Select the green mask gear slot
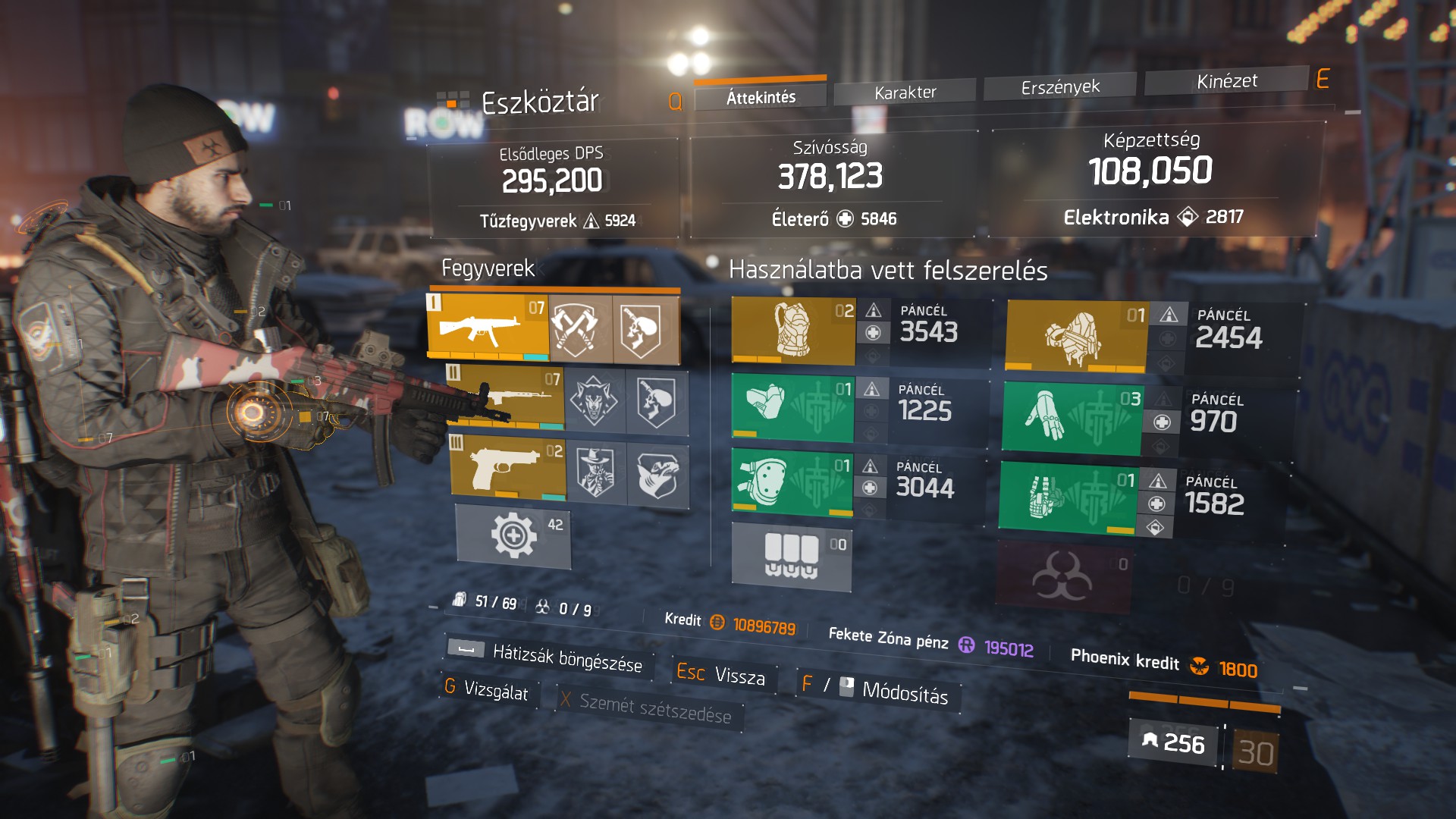This screenshot has width=1456, height=819. pyautogui.click(x=792, y=407)
